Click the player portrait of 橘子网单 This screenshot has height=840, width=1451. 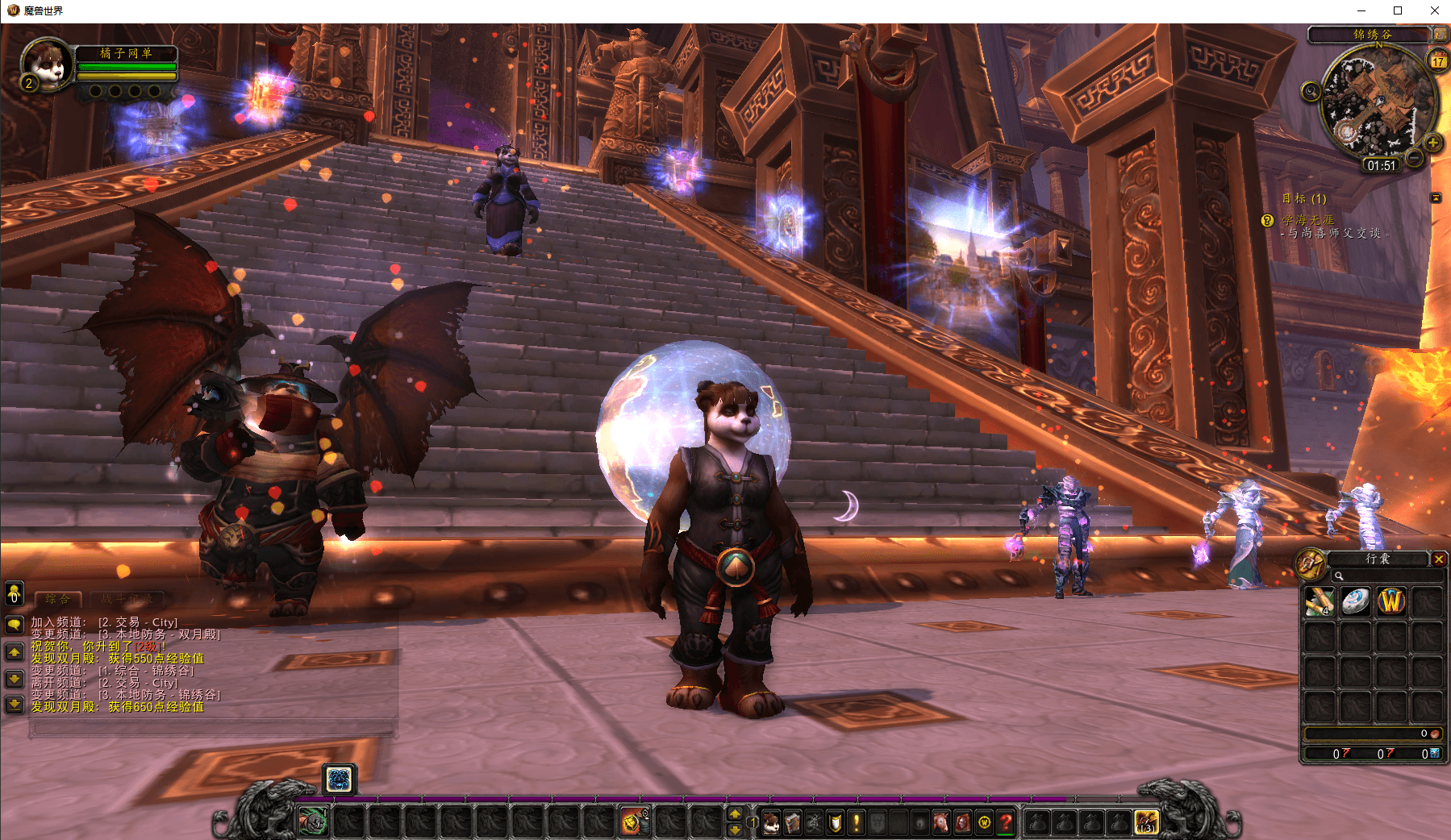46,64
